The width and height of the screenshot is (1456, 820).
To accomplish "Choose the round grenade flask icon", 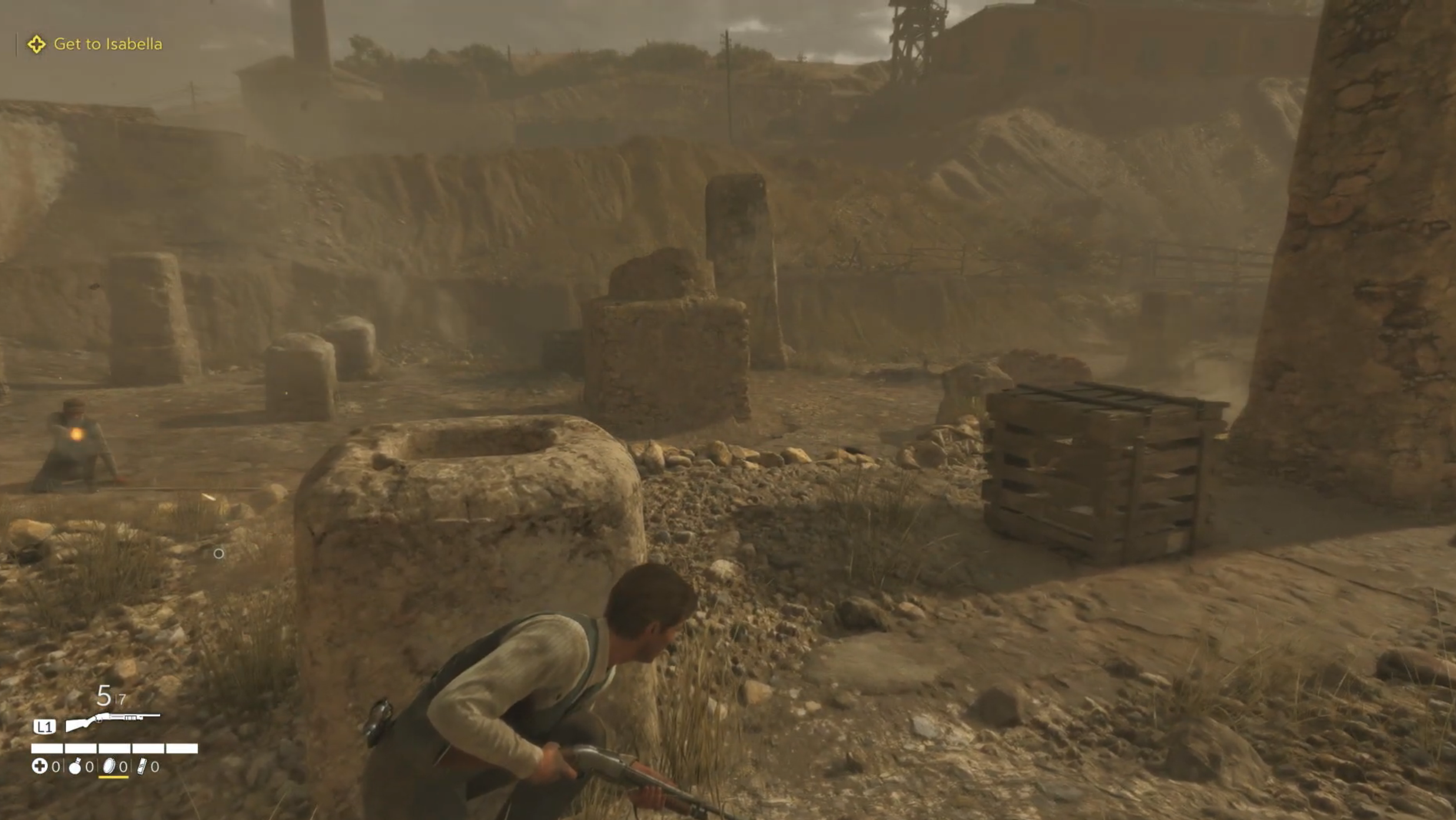I will point(75,766).
